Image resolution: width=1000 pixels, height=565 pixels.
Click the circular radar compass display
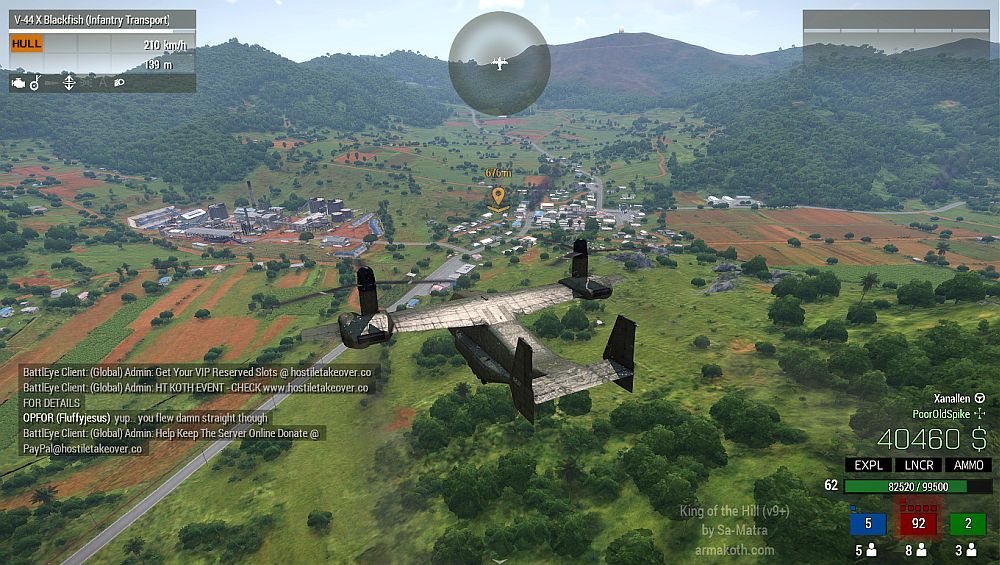pyautogui.click(x=499, y=62)
